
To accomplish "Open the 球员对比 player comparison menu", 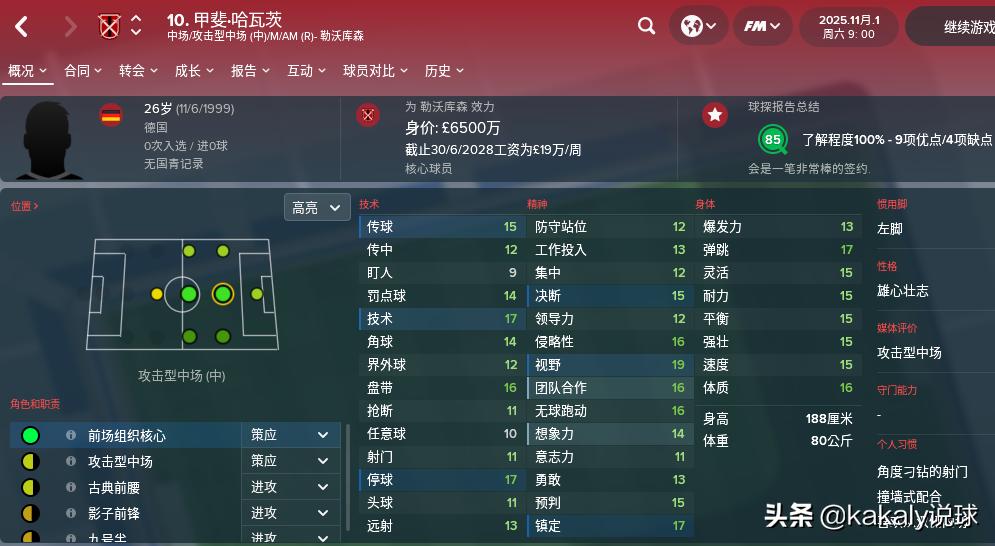I will point(375,71).
